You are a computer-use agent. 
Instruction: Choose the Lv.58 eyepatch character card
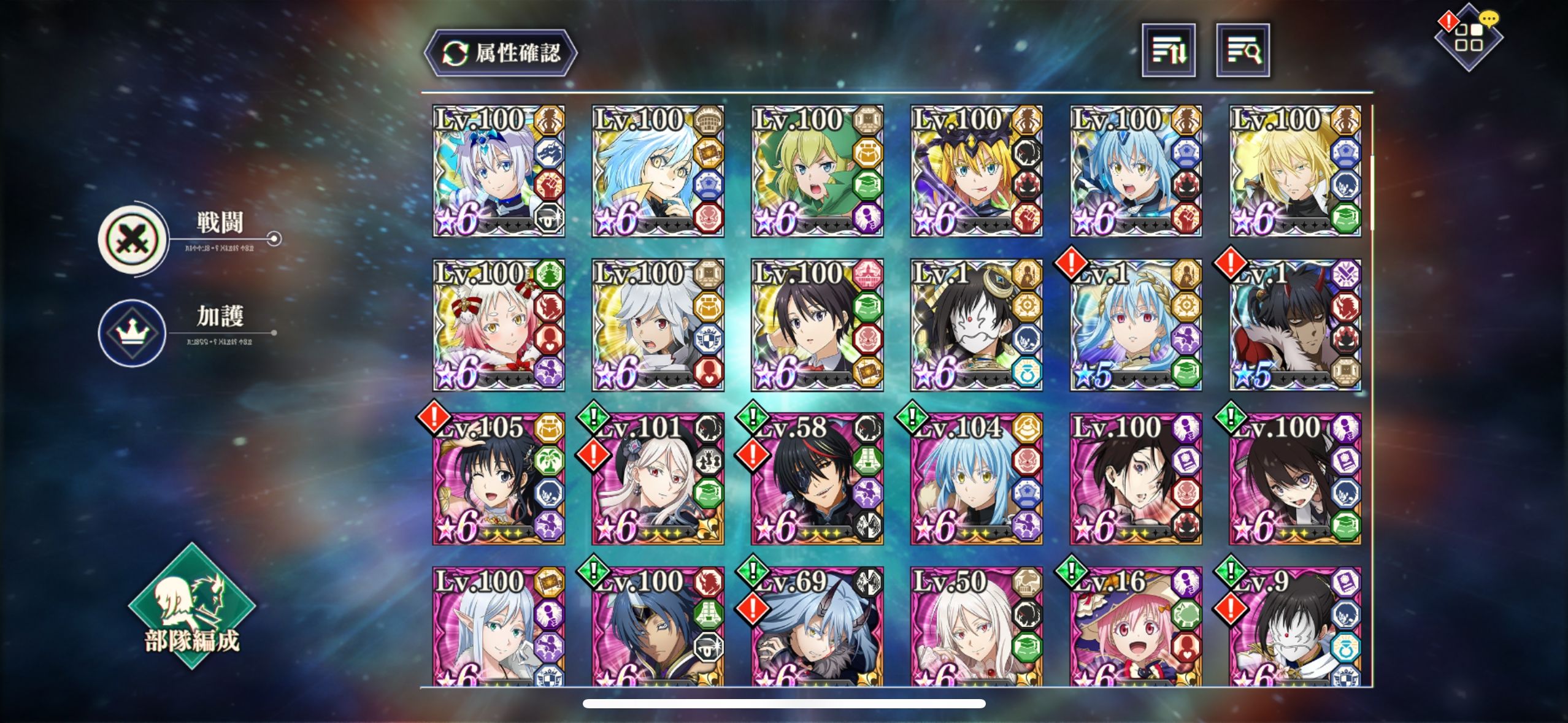pyautogui.click(x=817, y=479)
